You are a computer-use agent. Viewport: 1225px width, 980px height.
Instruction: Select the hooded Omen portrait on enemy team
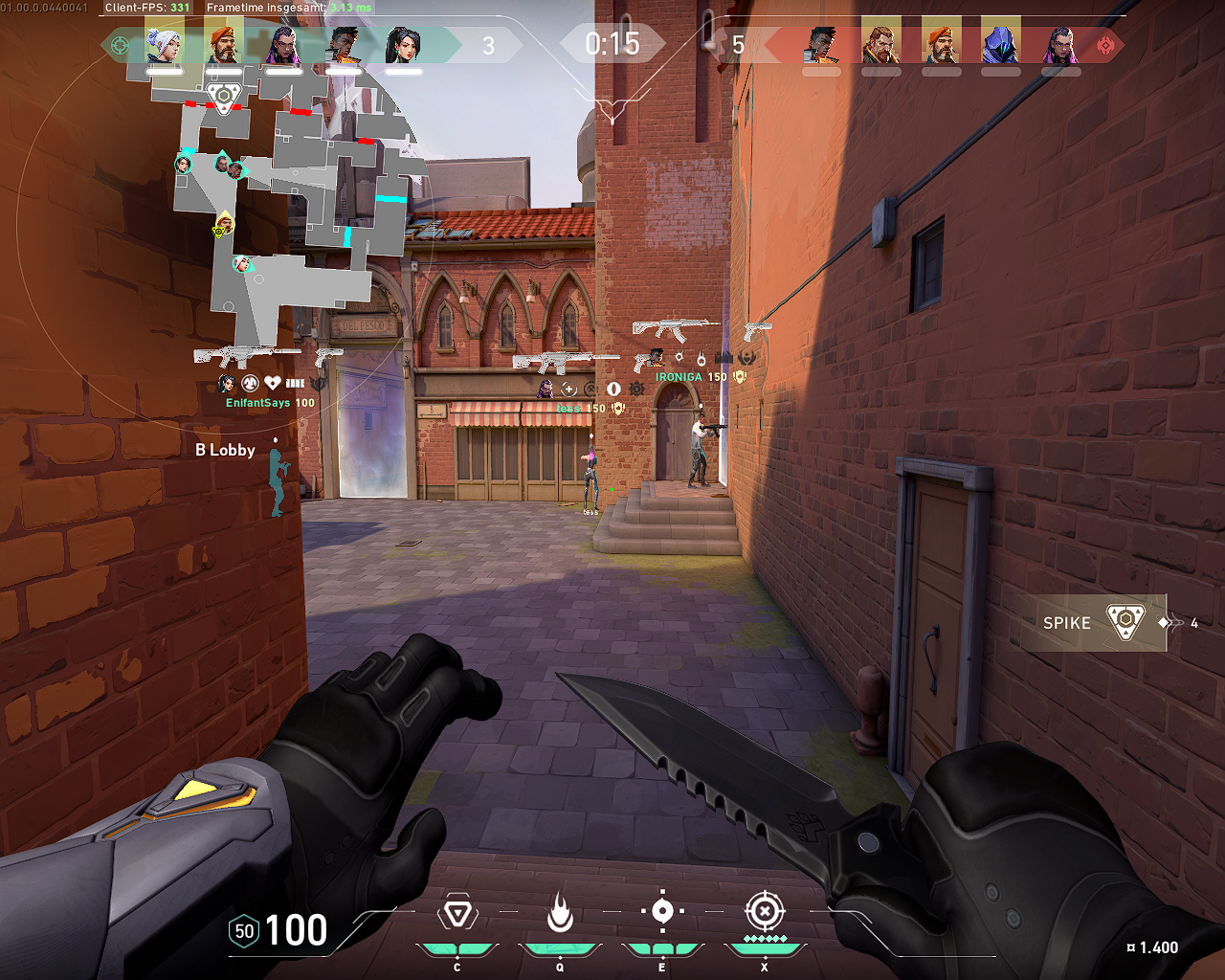[x=1000, y=43]
